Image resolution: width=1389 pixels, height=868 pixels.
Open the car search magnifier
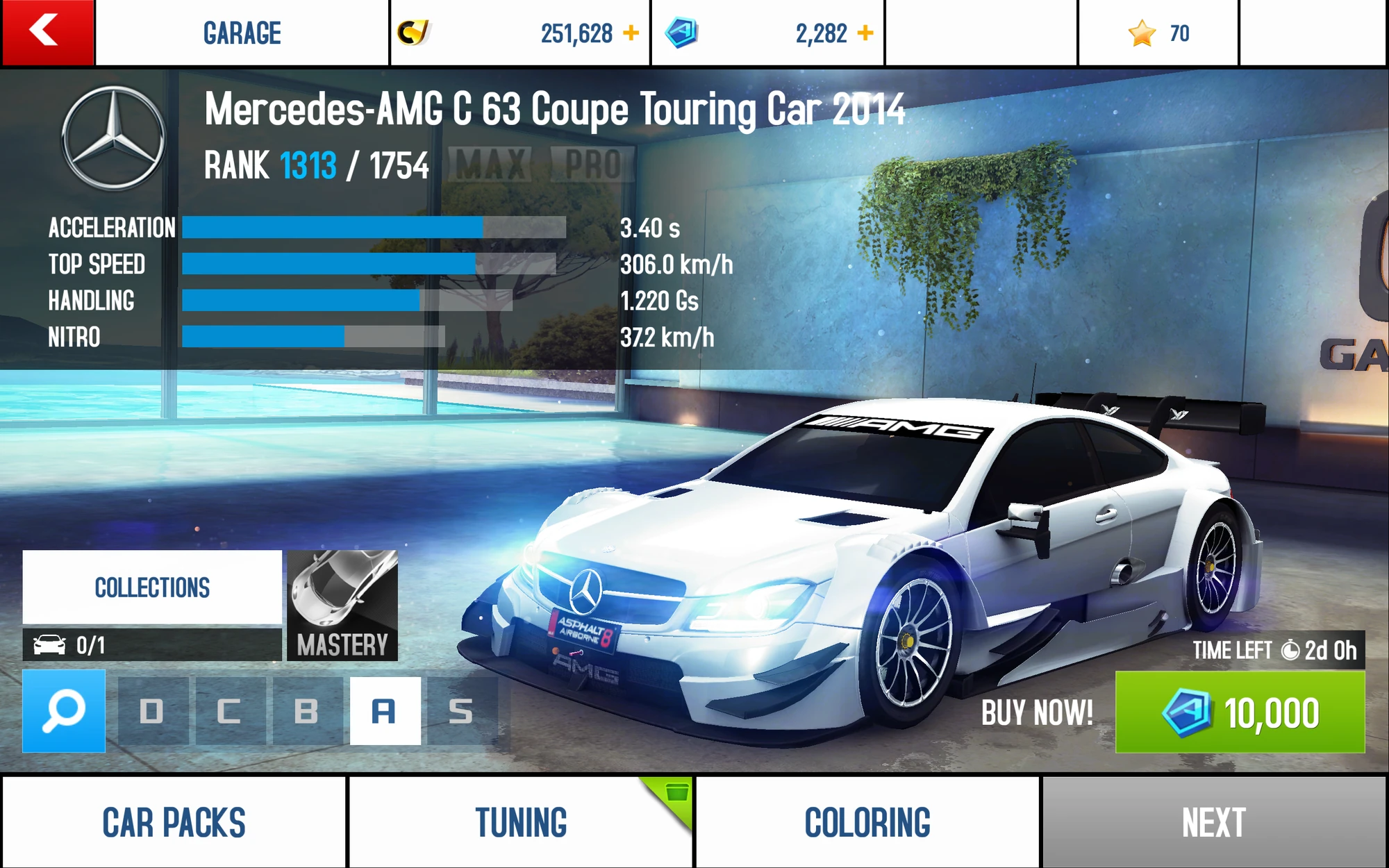tap(64, 711)
